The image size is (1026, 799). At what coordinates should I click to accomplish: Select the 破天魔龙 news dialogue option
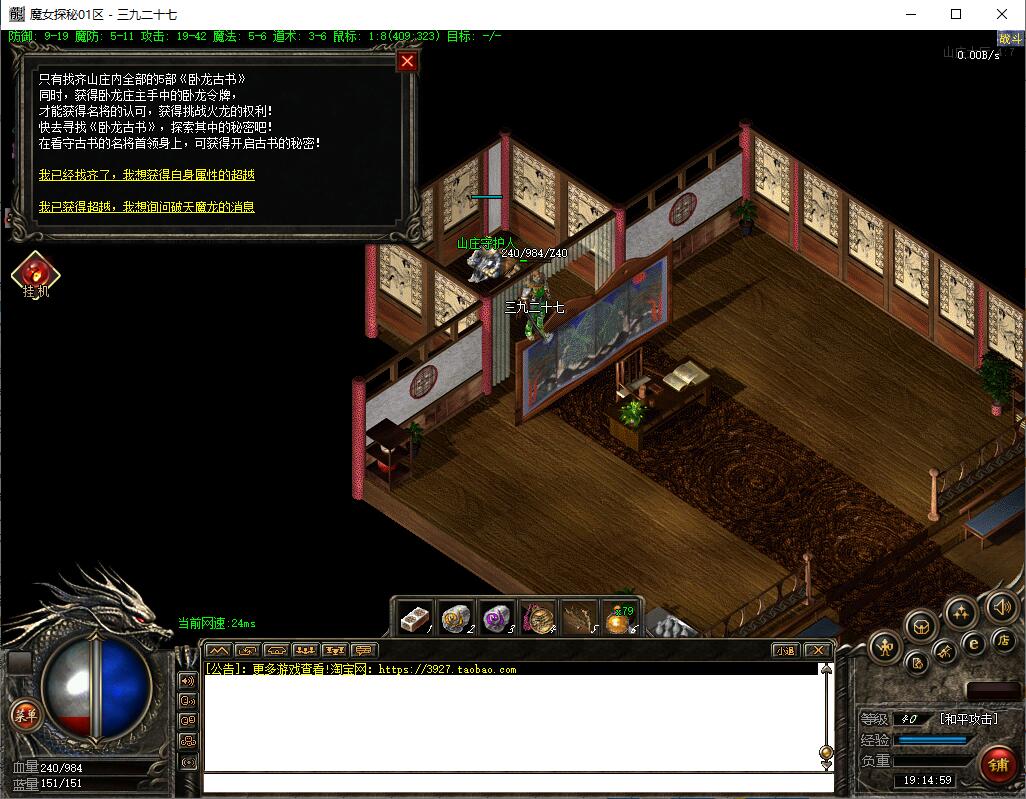pyautogui.click(x=146, y=207)
